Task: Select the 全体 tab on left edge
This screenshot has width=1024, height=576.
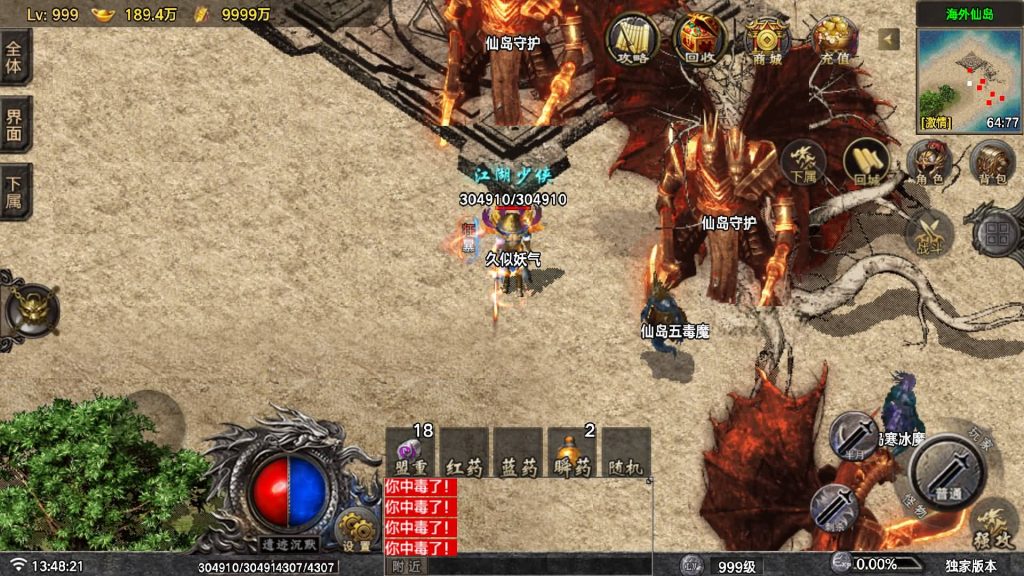Action: [x=15, y=57]
